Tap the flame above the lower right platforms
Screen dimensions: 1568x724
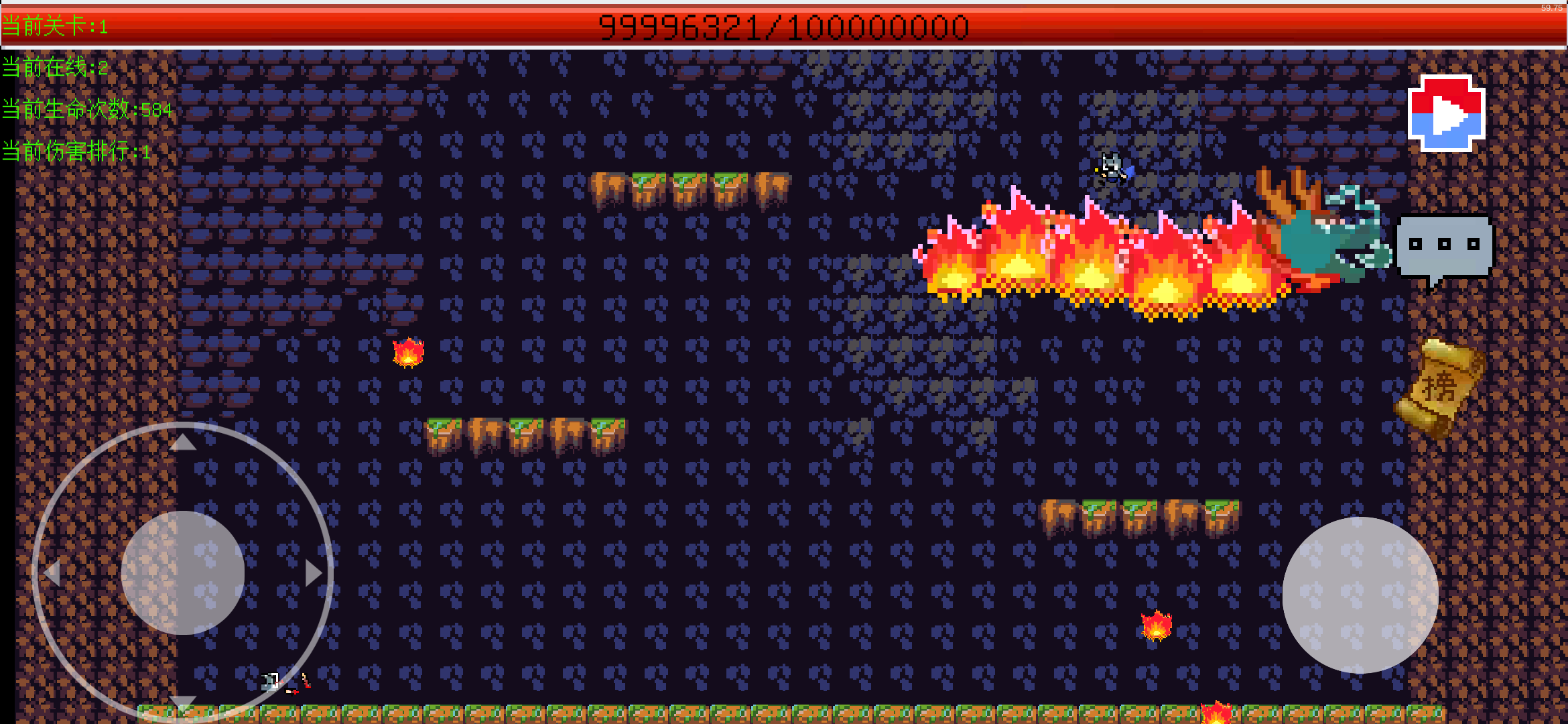pyautogui.click(x=1156, y=627)
